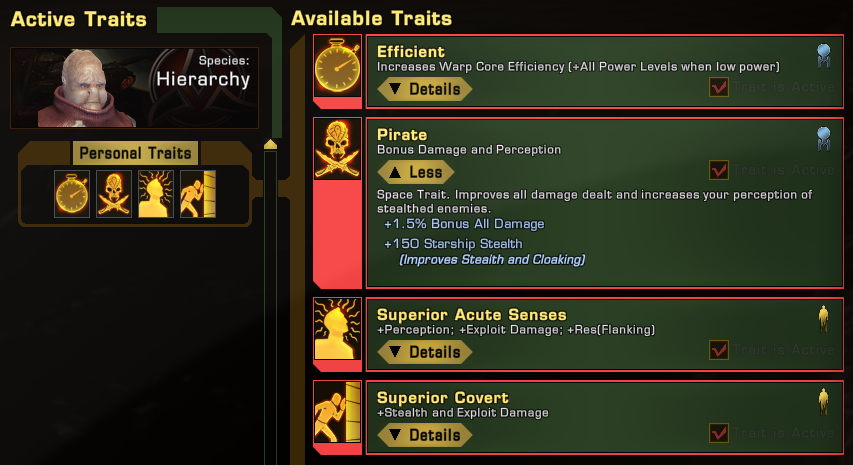Image resolution: width=853 pixels, height=465 pixels.
Task: Toggle the Pirate trait active checkbox
Action: 718,170
